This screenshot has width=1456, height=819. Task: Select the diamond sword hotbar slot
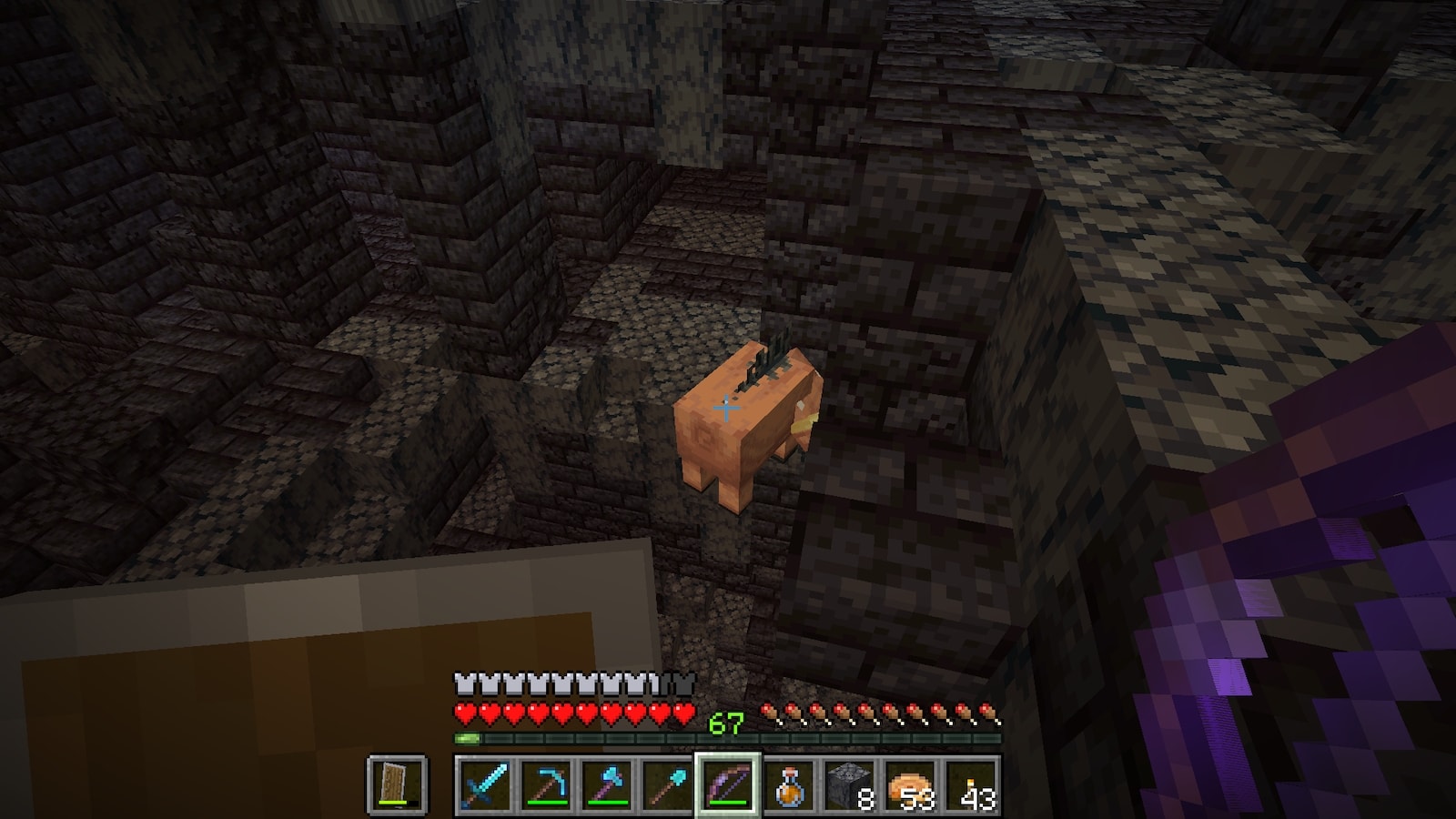click(x=484, y=784)
